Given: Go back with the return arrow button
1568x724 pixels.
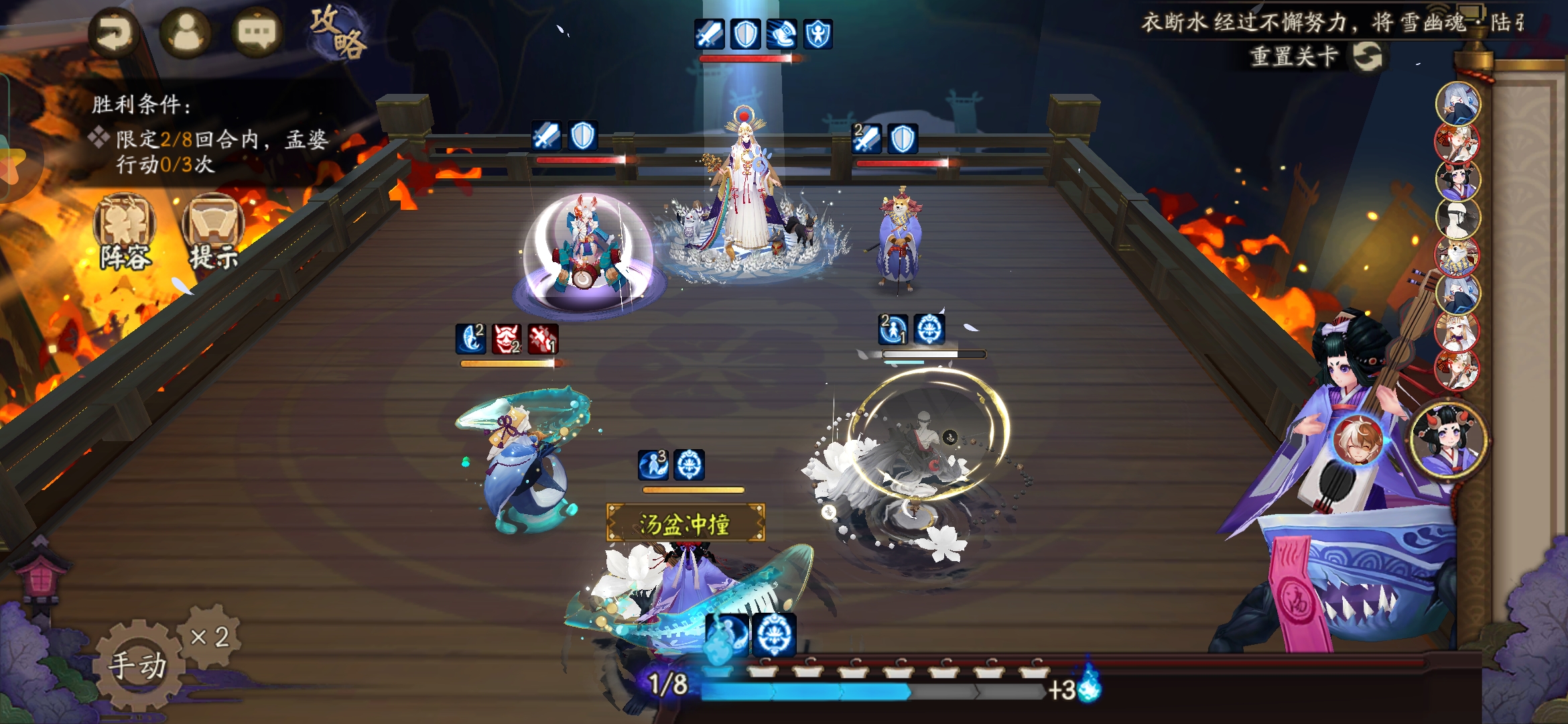Looking at the screenshot, I should point(115,33).
